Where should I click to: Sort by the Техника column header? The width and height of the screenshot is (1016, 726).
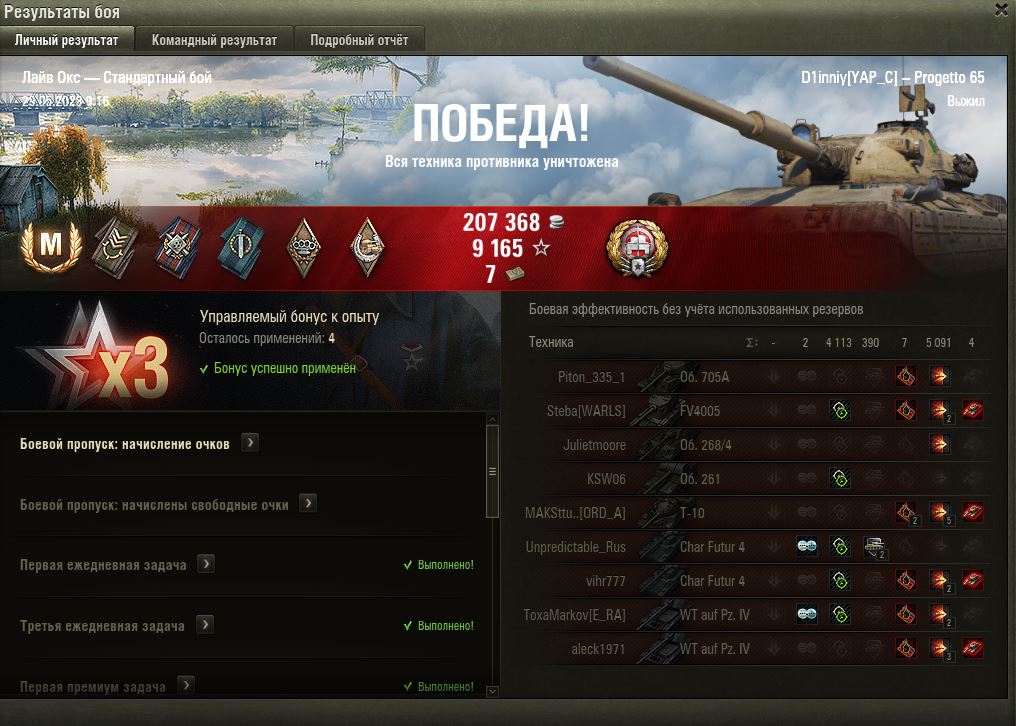pos(551,343)
